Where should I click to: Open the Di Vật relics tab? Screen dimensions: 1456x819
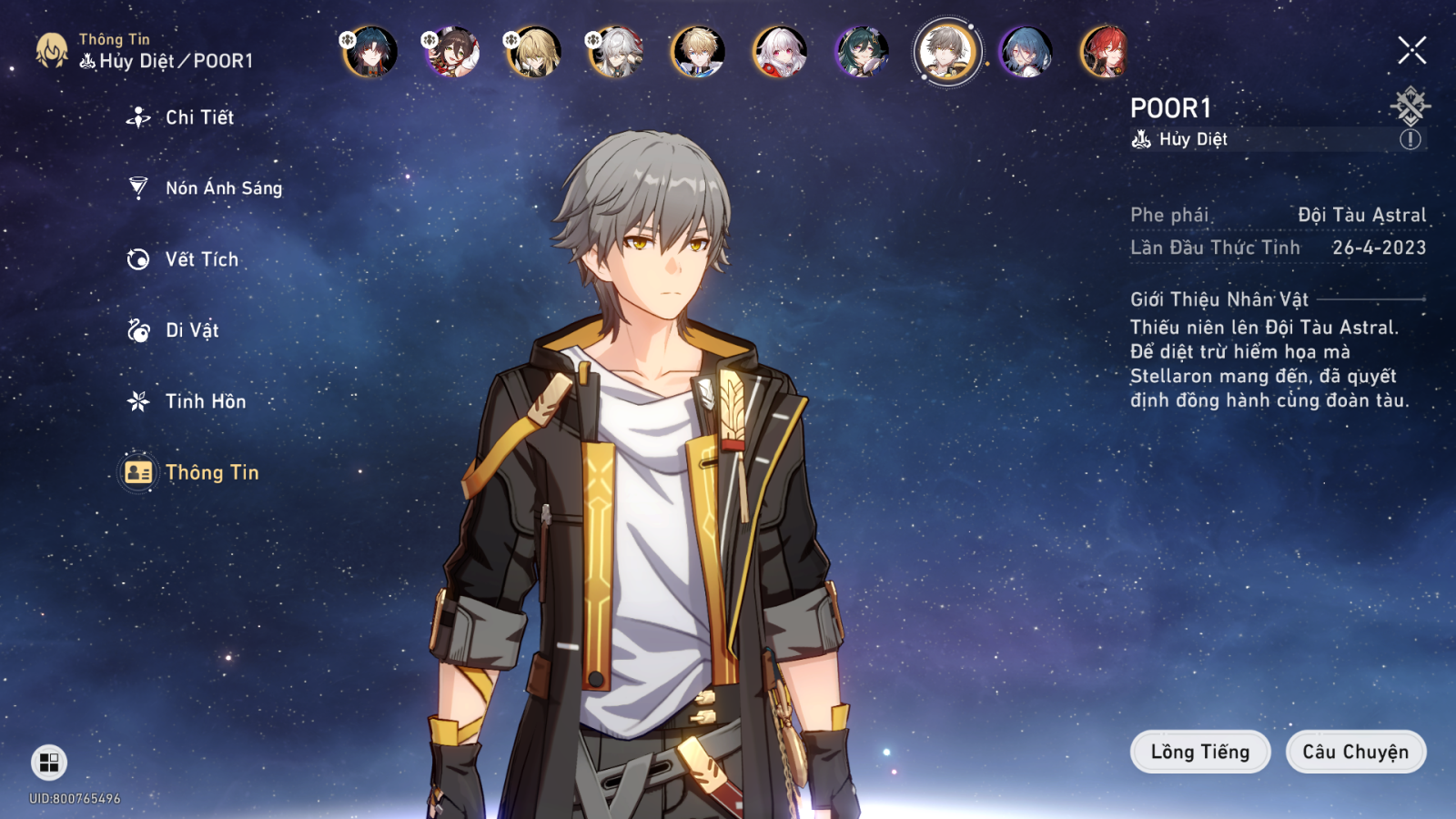[x=191, y=330]
